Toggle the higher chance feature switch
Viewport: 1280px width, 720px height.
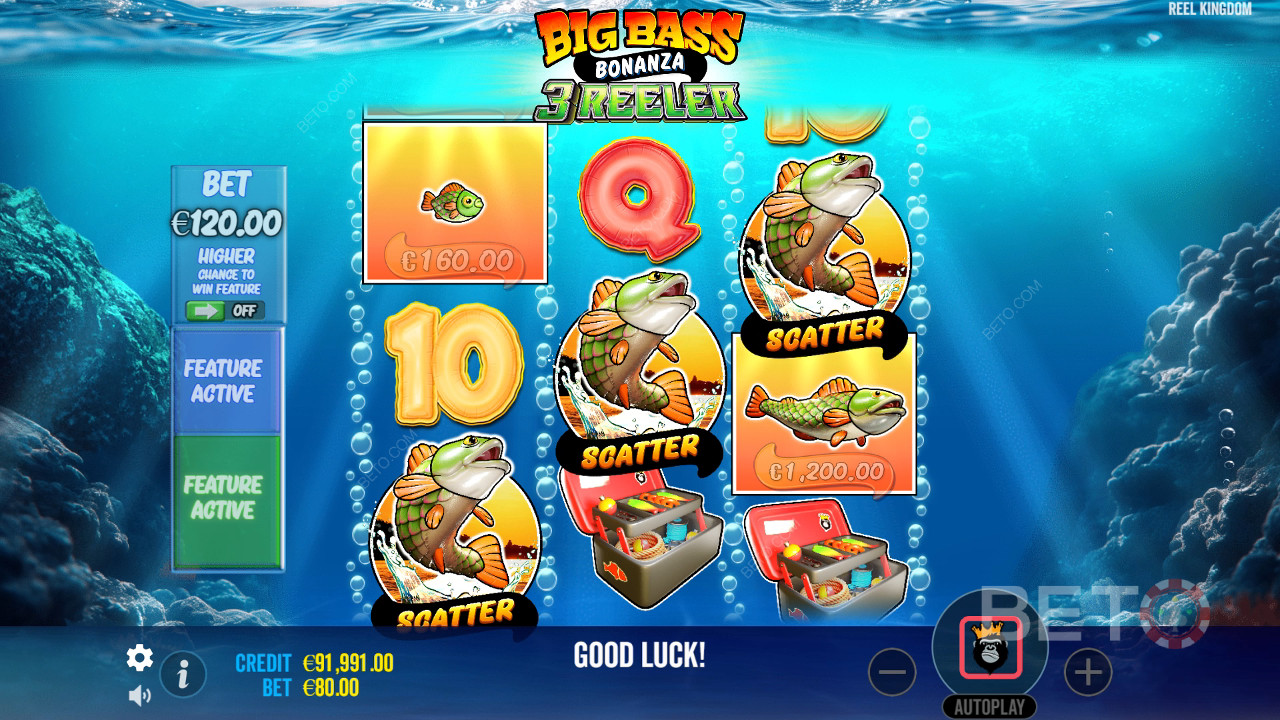(x=225, y=310)
